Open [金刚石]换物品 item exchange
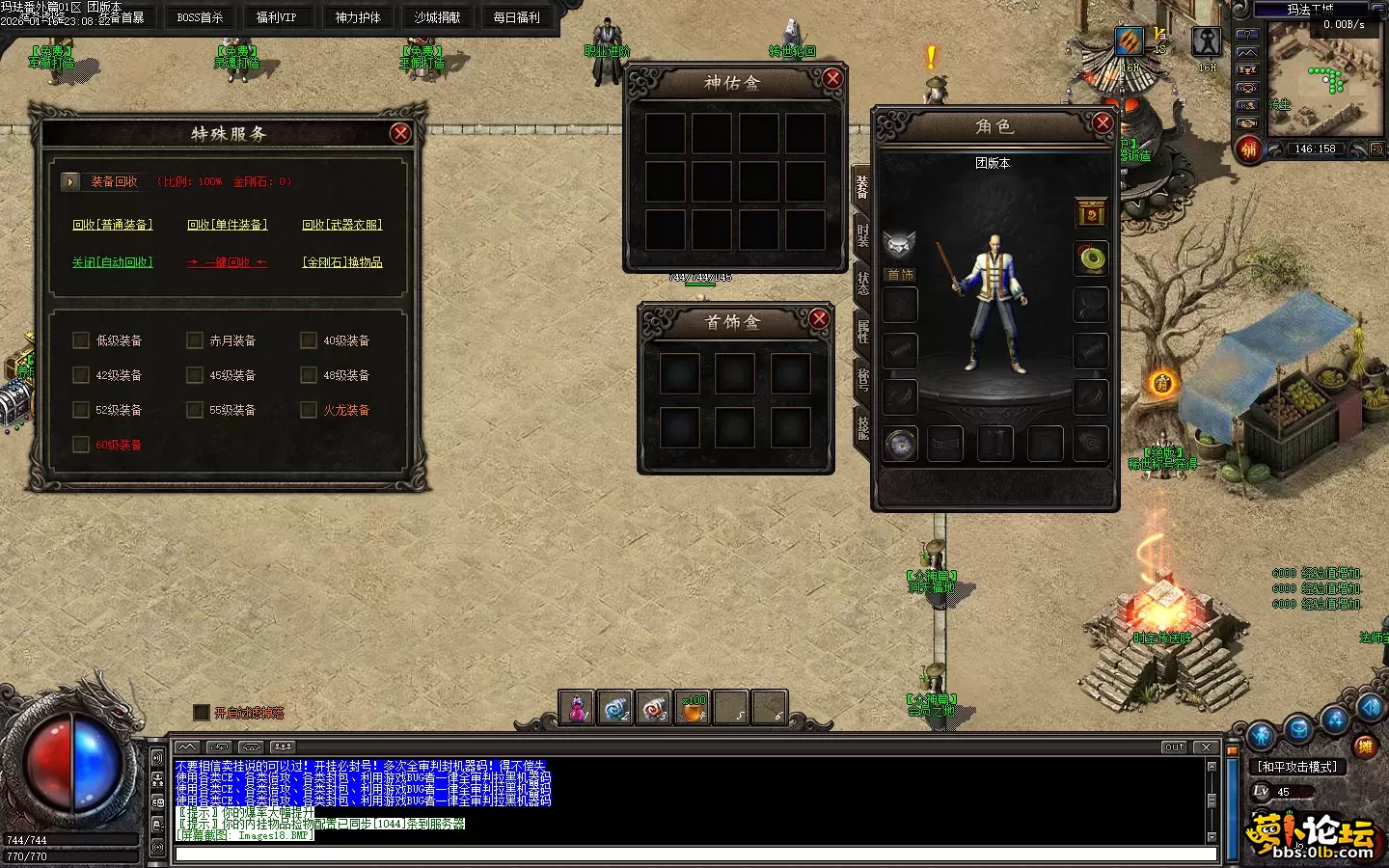 341,262
